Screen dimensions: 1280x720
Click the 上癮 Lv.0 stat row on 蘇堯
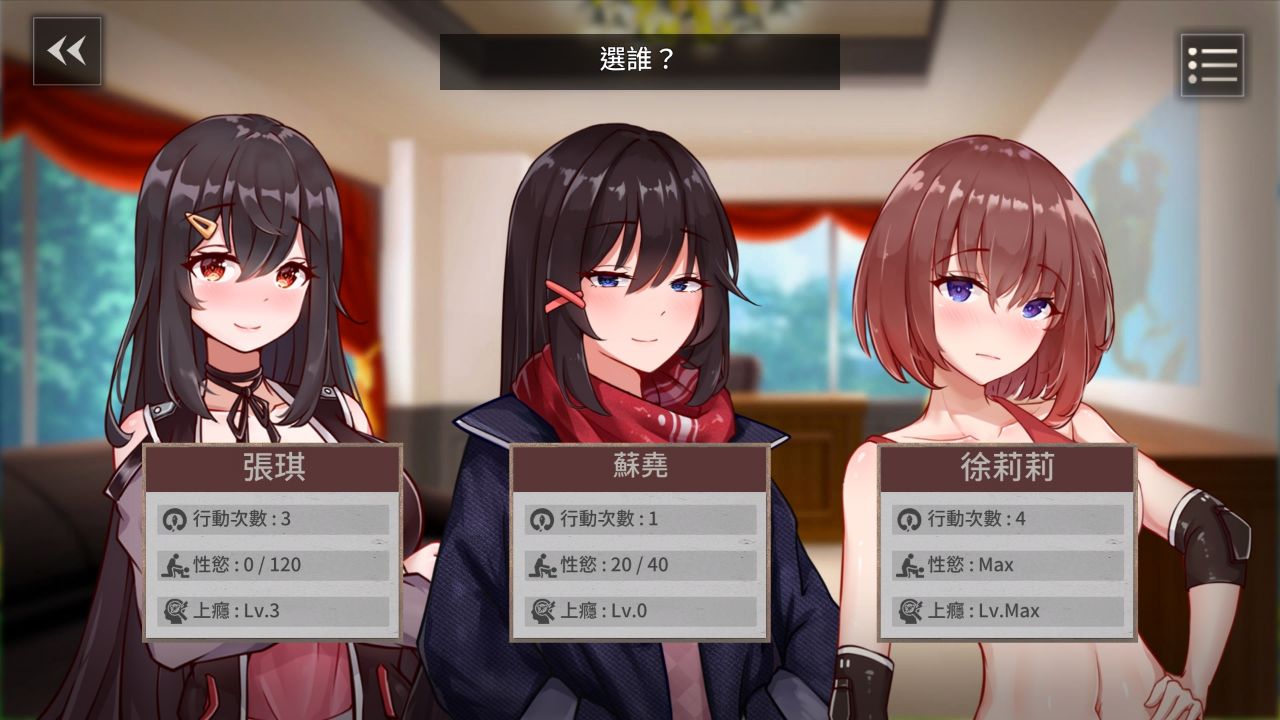pyautogui.click(x=637, y=610)
